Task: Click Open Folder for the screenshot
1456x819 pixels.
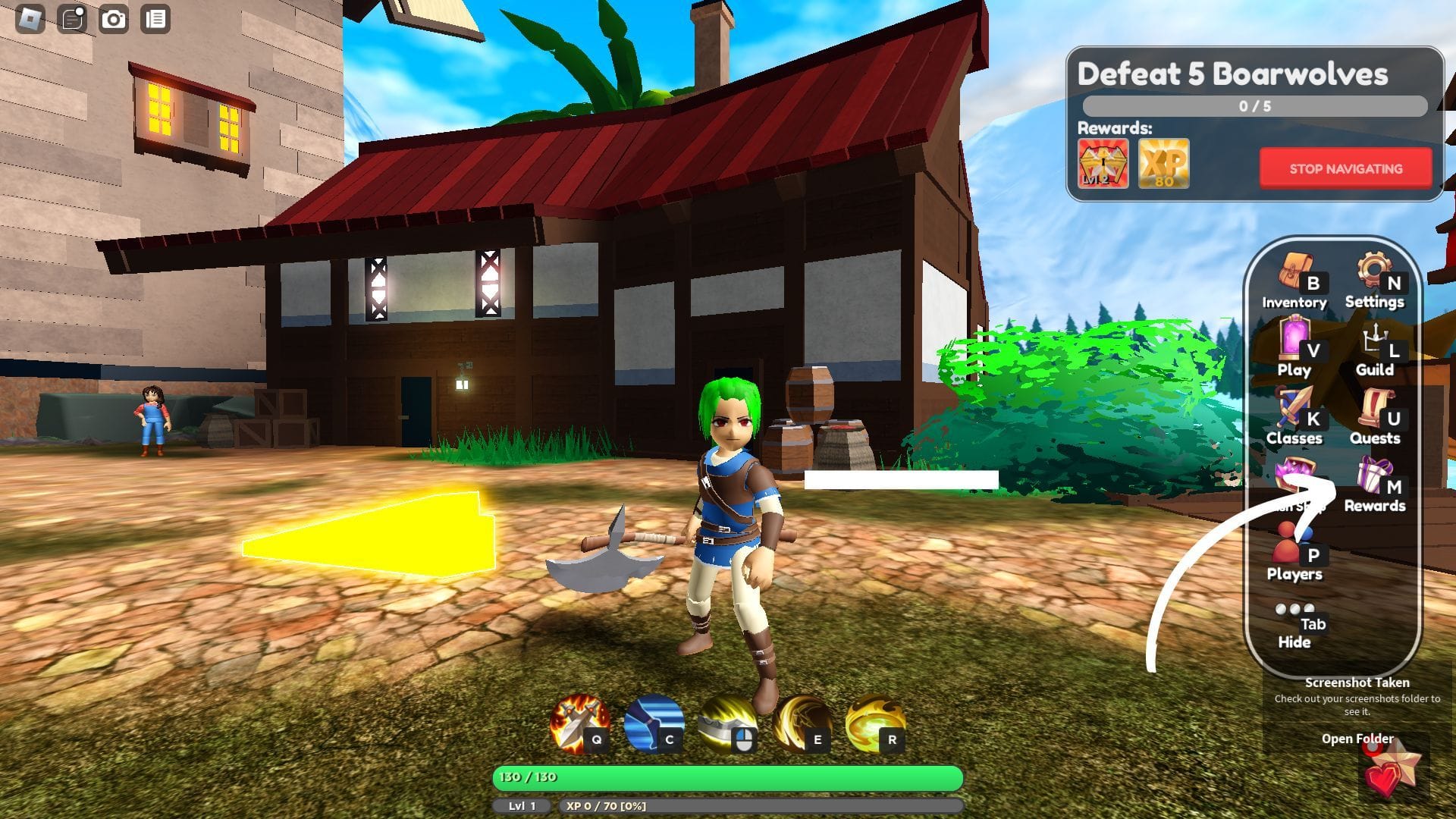Action: 1357,739
